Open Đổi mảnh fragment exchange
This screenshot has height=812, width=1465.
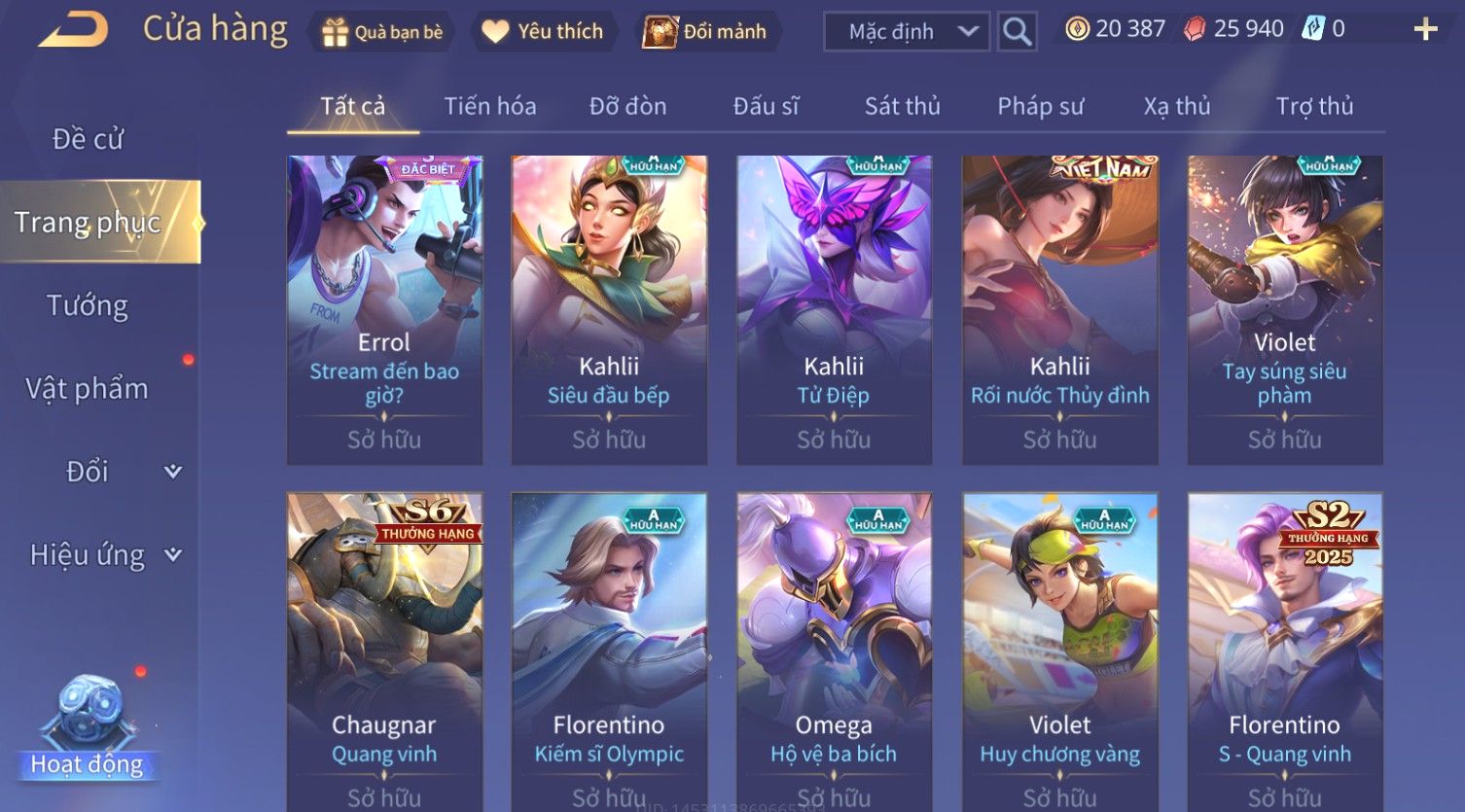[x=705, y=32]
